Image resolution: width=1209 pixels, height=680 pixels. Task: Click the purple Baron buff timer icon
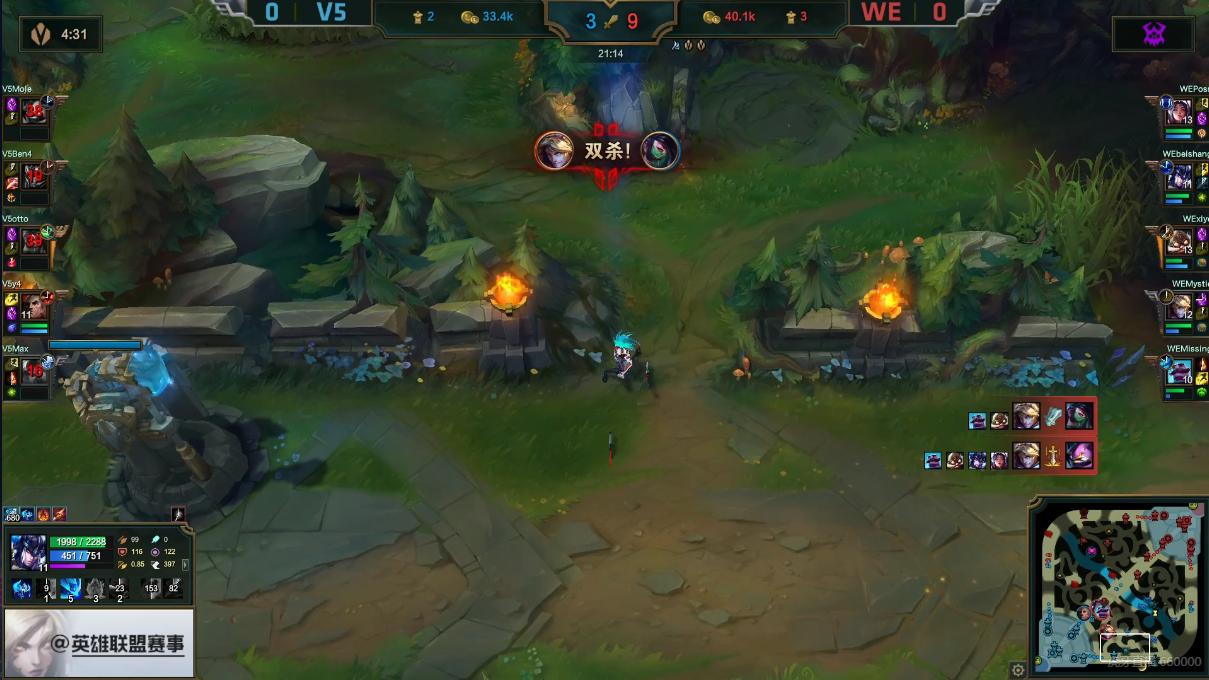[1153, 34]
